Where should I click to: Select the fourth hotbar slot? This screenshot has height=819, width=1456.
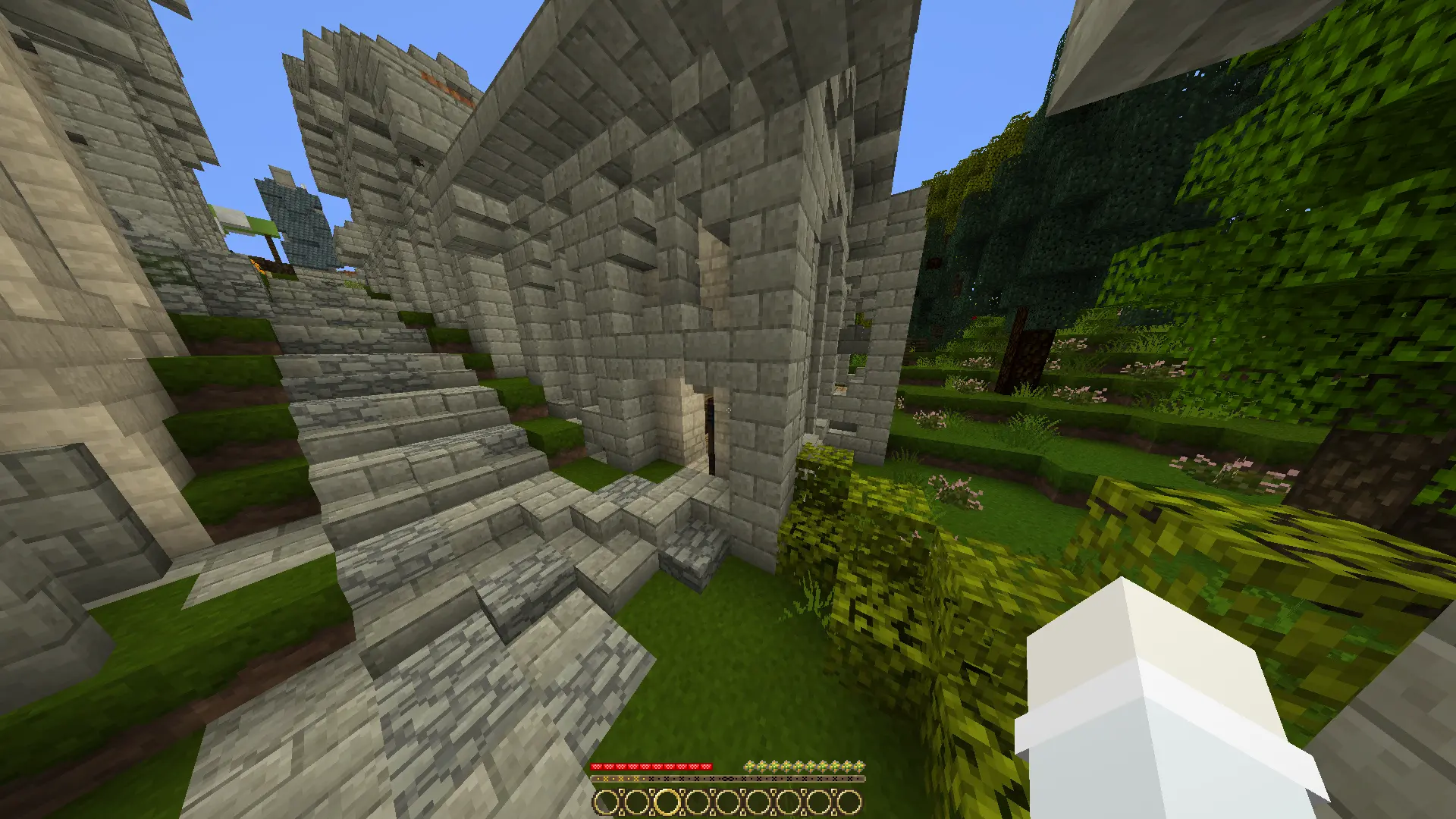coord(699,801)
